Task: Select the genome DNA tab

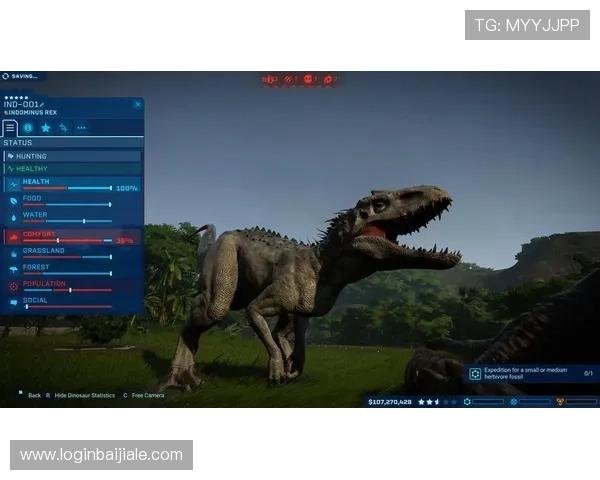Action: point(63,128)
